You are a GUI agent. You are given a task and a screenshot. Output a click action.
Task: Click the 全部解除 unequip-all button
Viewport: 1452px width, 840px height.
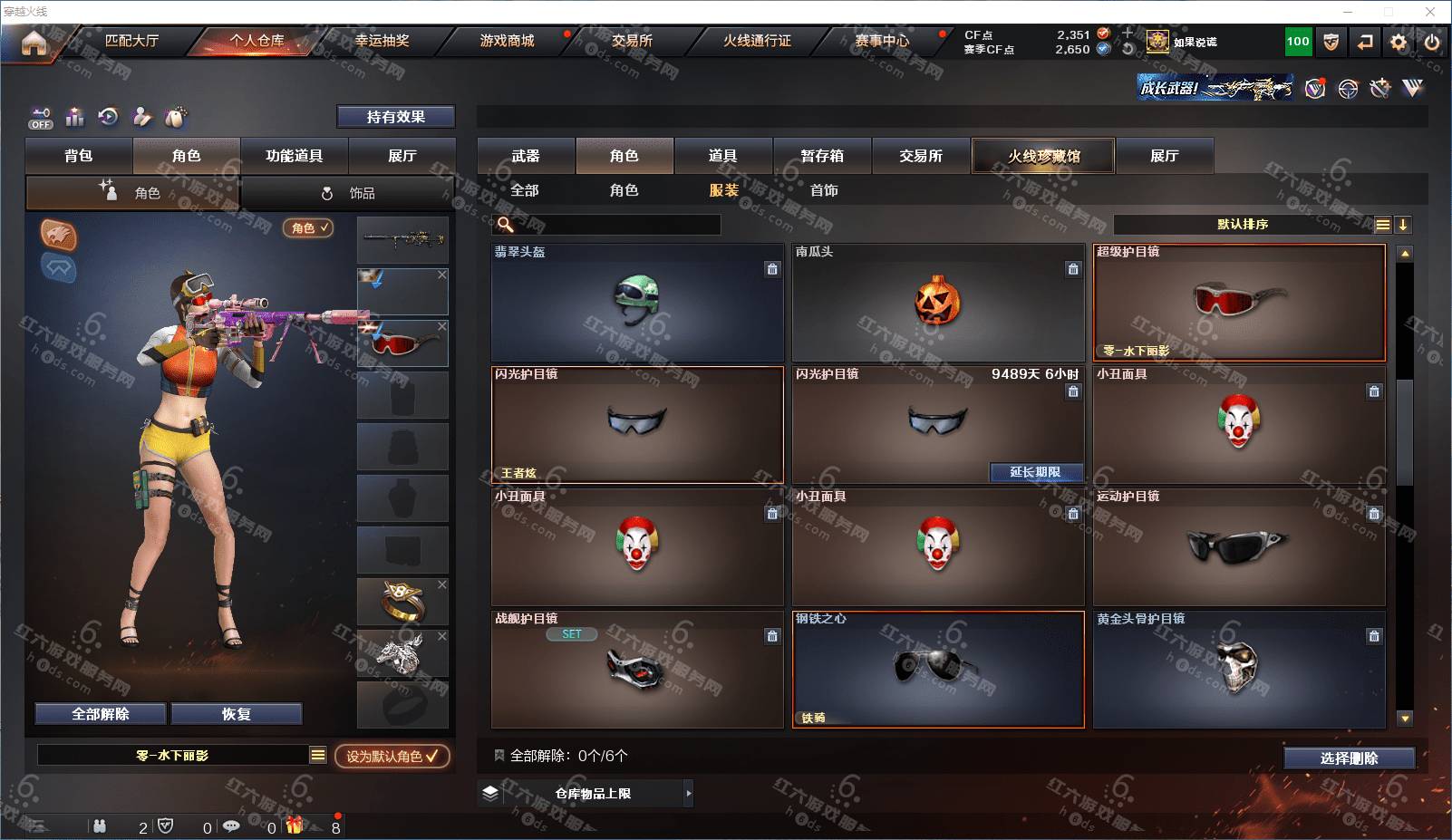click(101, 714)
